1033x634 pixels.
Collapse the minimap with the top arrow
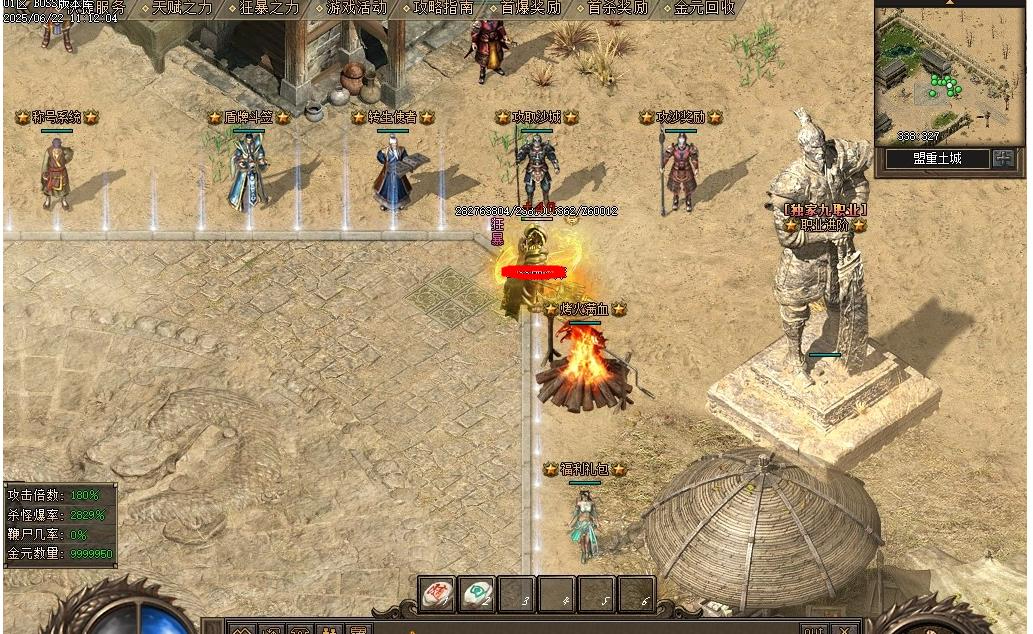949,3
